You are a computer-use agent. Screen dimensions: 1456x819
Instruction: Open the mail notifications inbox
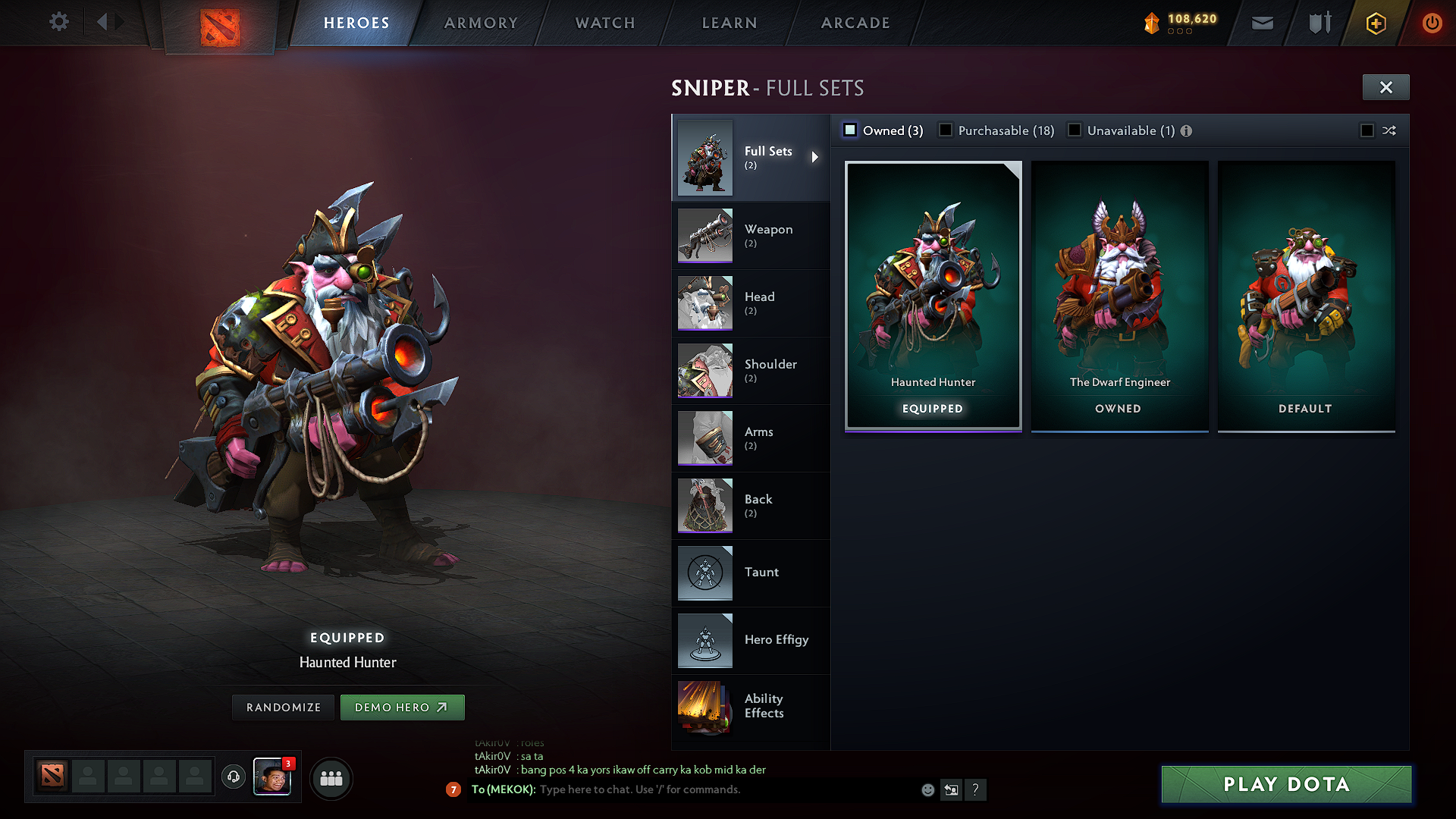point(1261,23)
